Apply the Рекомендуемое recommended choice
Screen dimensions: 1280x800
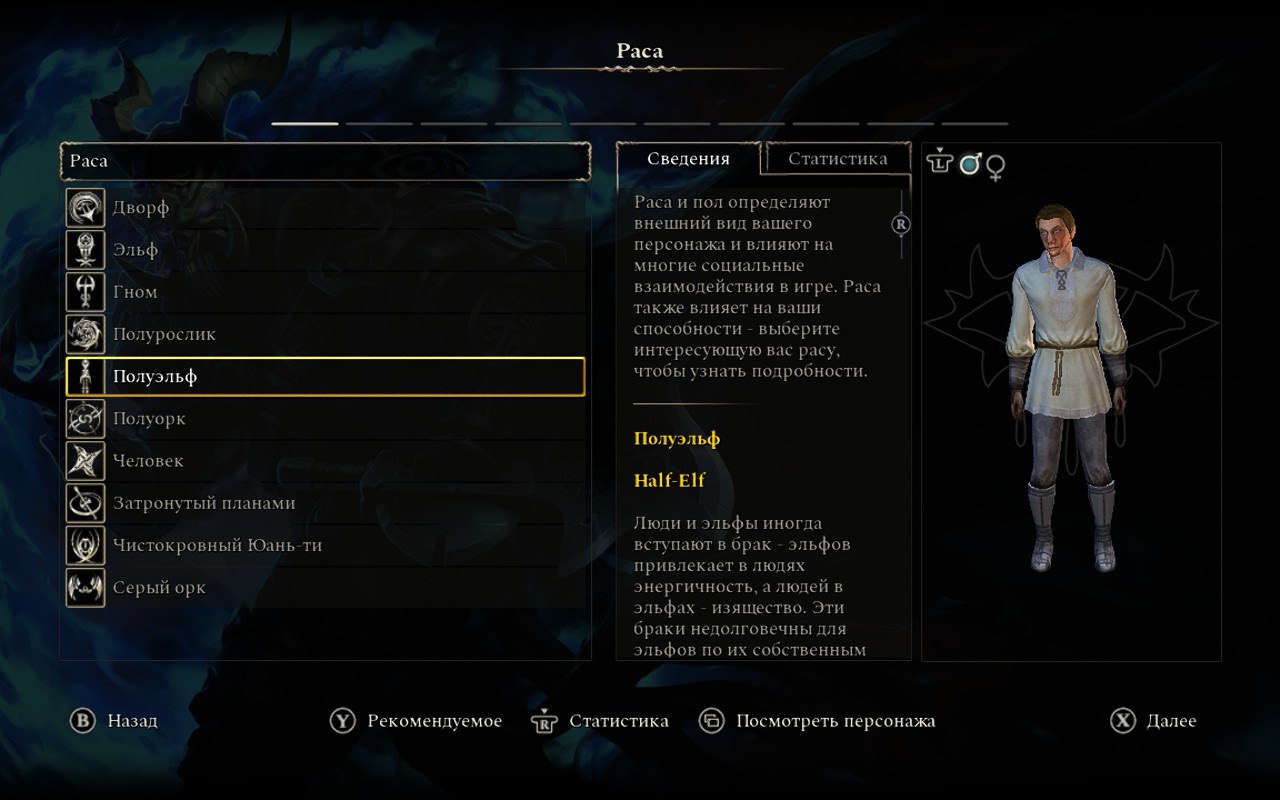click(417, 721)
